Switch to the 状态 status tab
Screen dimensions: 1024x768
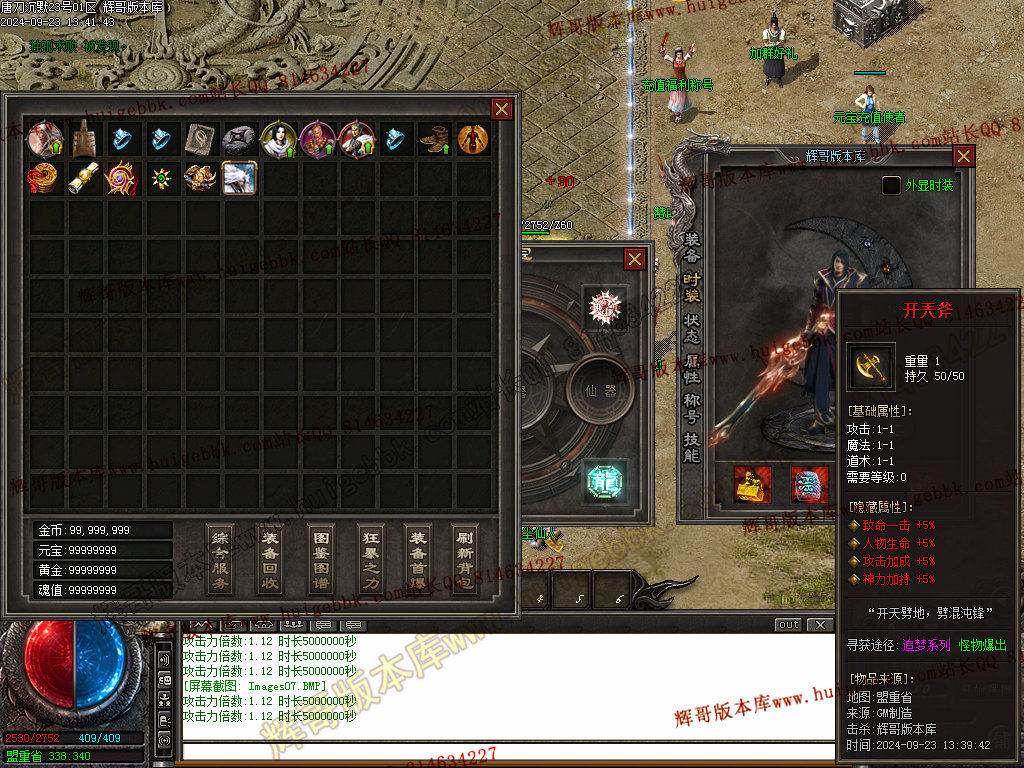click(x=692, y=327)
